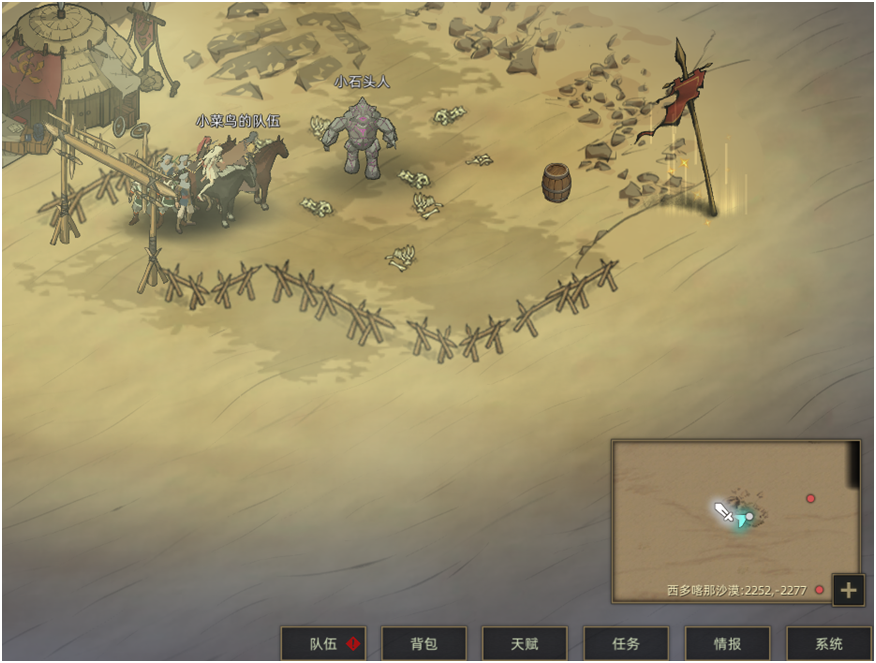This screenshot has width=876, height=663.
Task: Open the 情报 intelligence panel
Action: tap(727, 644)
